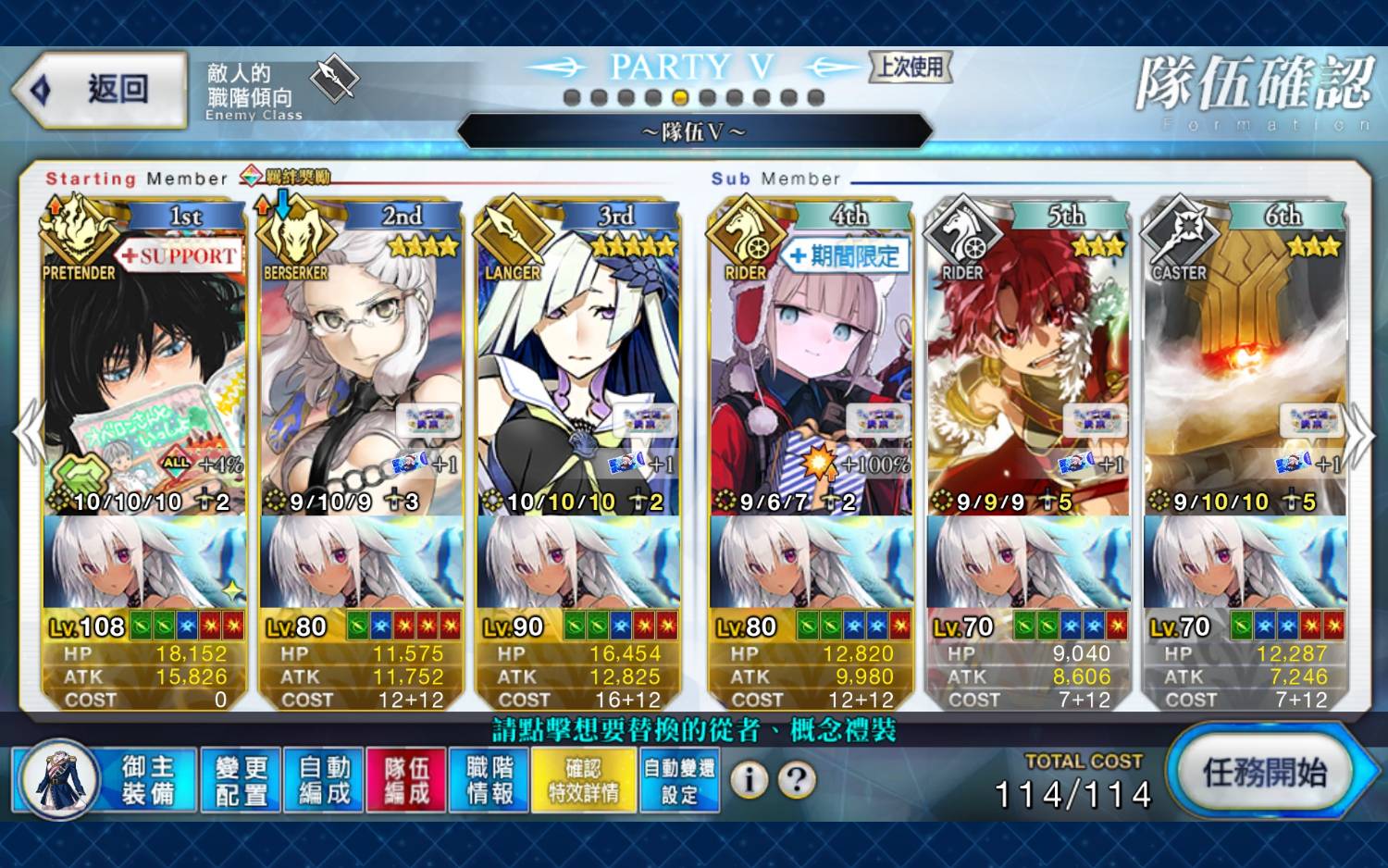This screenshot has width=1388, height=868.
Task: Open the question mark help icon
Action: (797, 780)
